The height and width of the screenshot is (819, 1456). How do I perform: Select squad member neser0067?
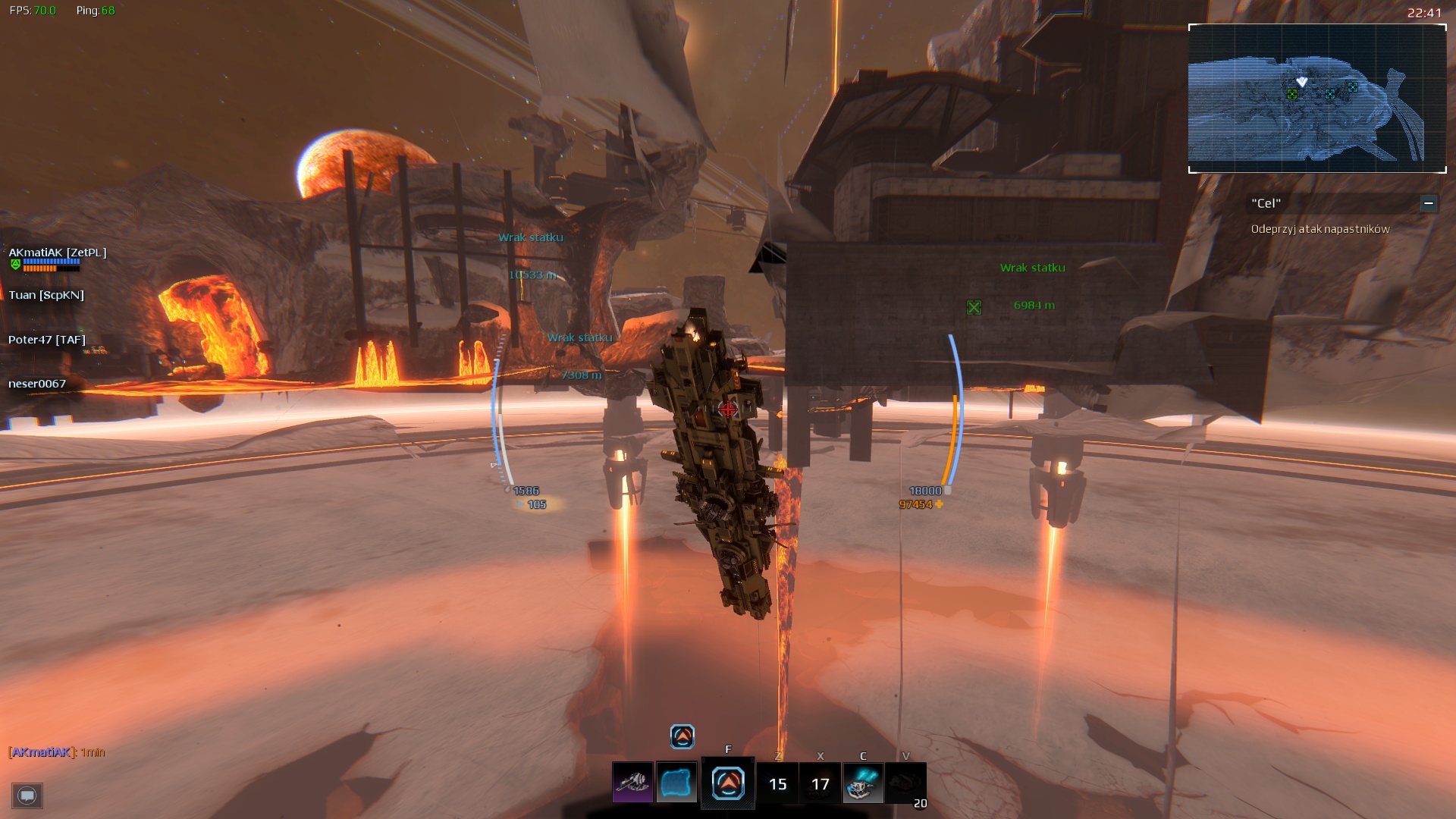(37, 384)
